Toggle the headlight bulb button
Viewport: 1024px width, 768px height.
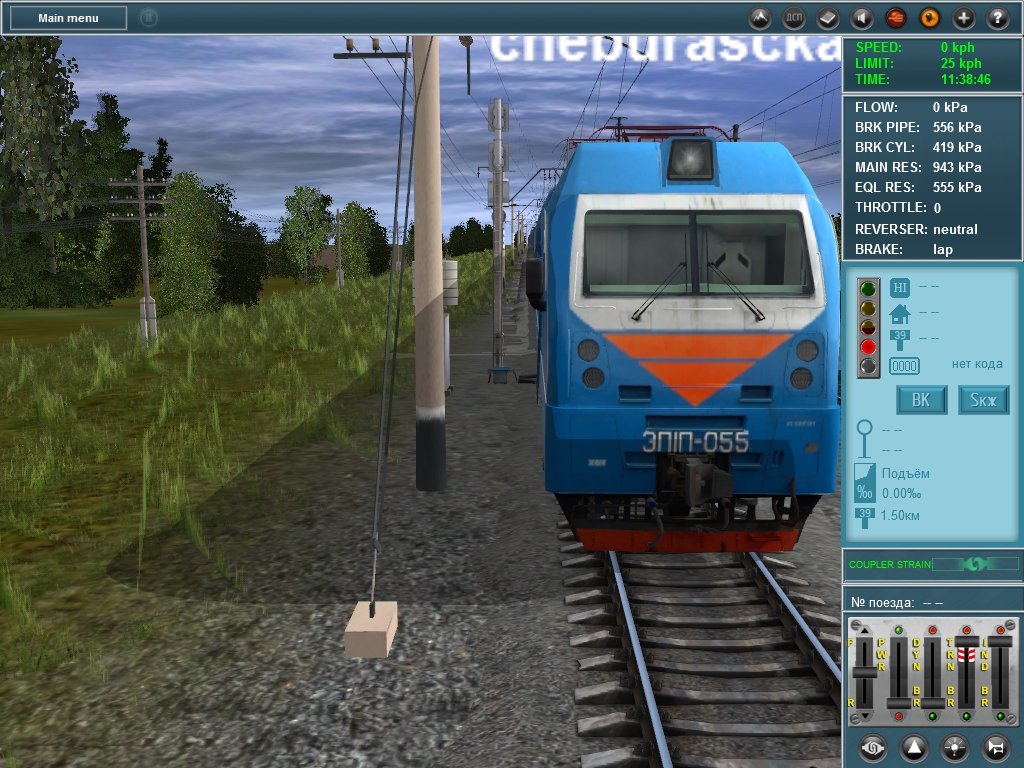pyautogui.click(x=955, y=747)
